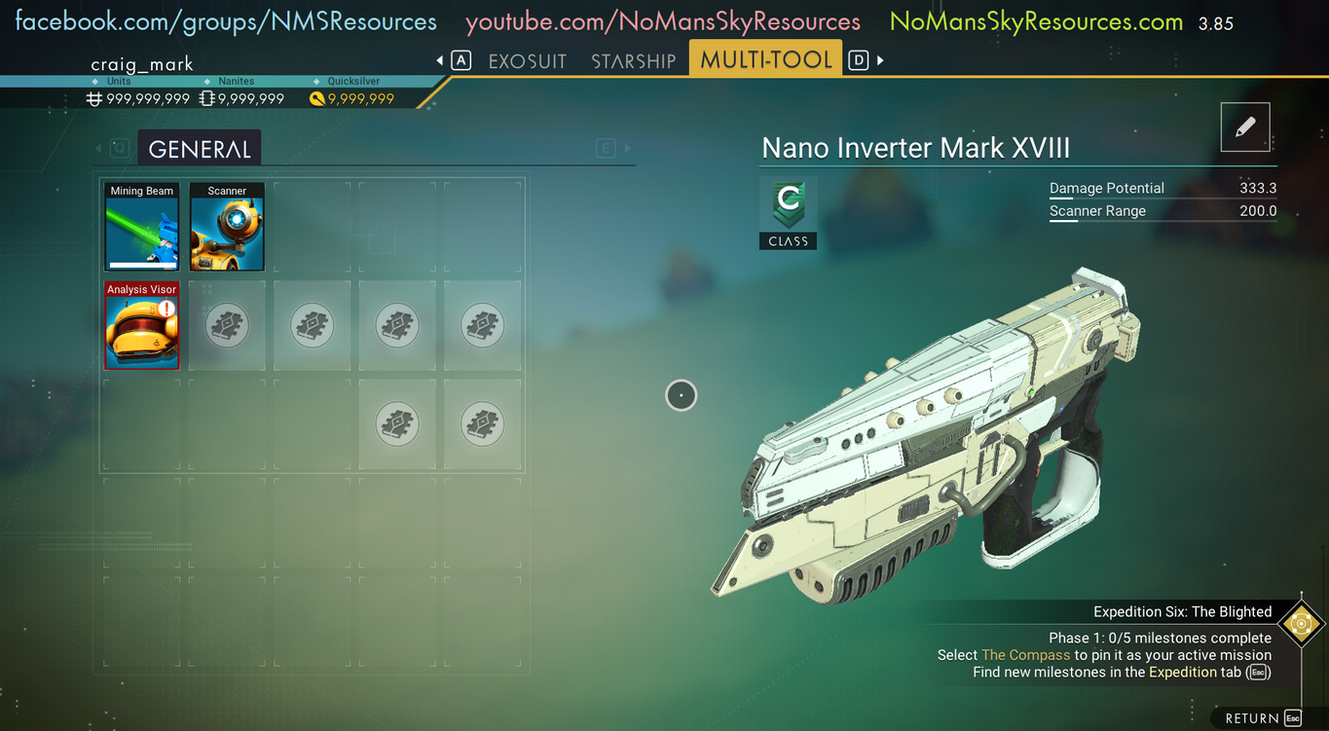Expand the next inventory page arrow
Screen dimensions: 1329x731
630,147
